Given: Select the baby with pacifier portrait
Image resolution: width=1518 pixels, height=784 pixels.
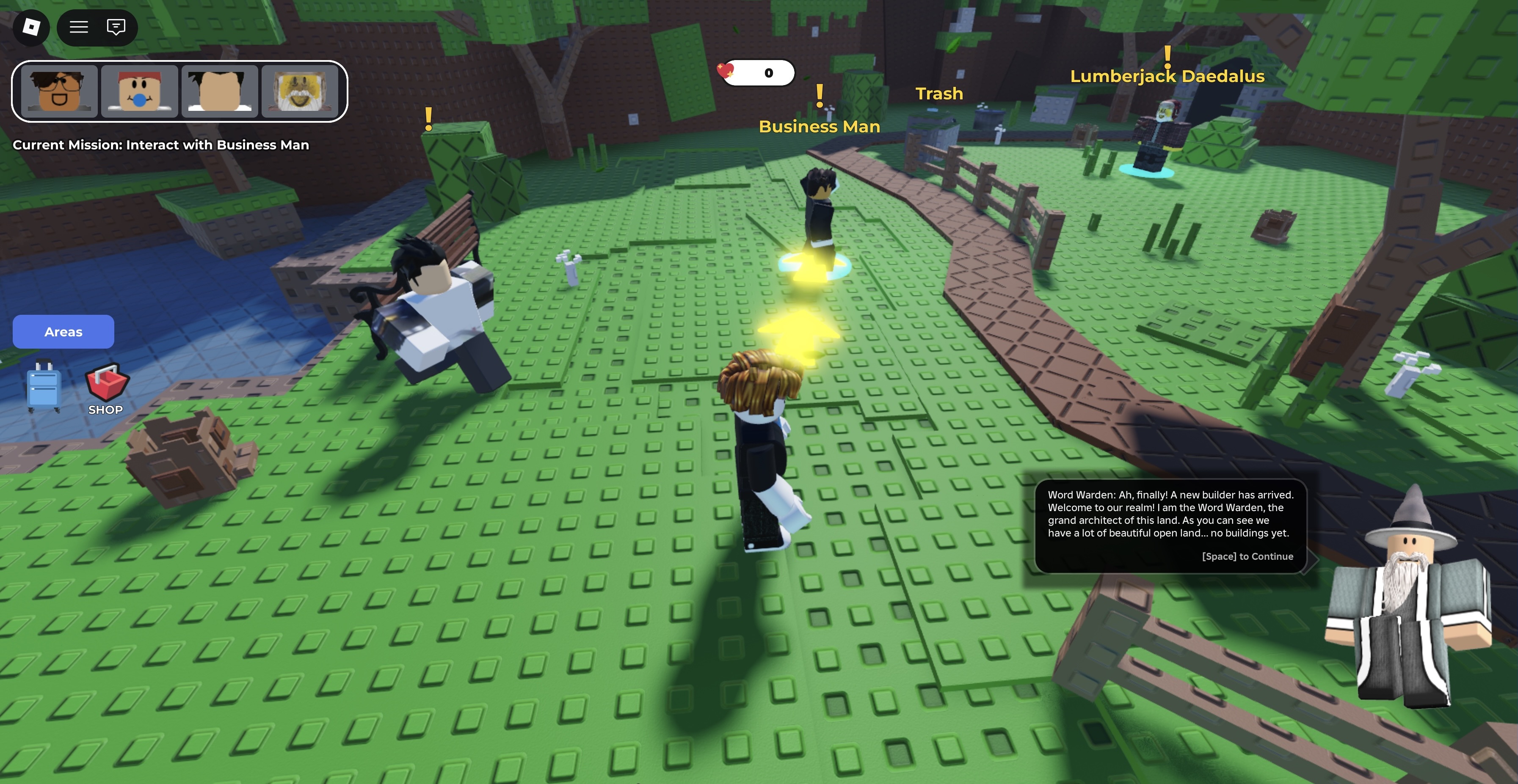Looking at the screenshot, I should (x=139, y=91).
